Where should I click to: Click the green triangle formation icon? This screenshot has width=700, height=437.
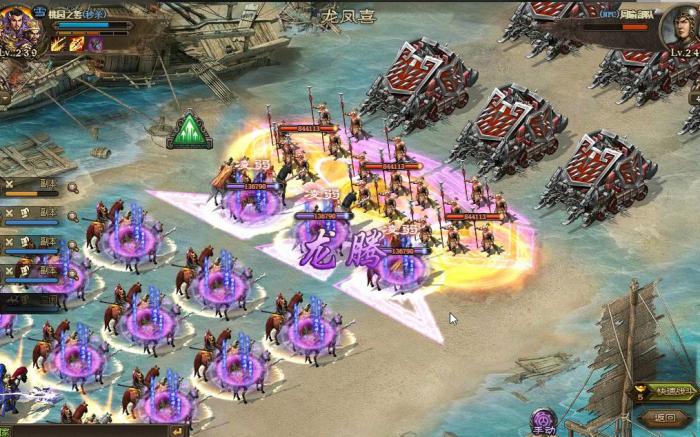[x=189, y=131]
